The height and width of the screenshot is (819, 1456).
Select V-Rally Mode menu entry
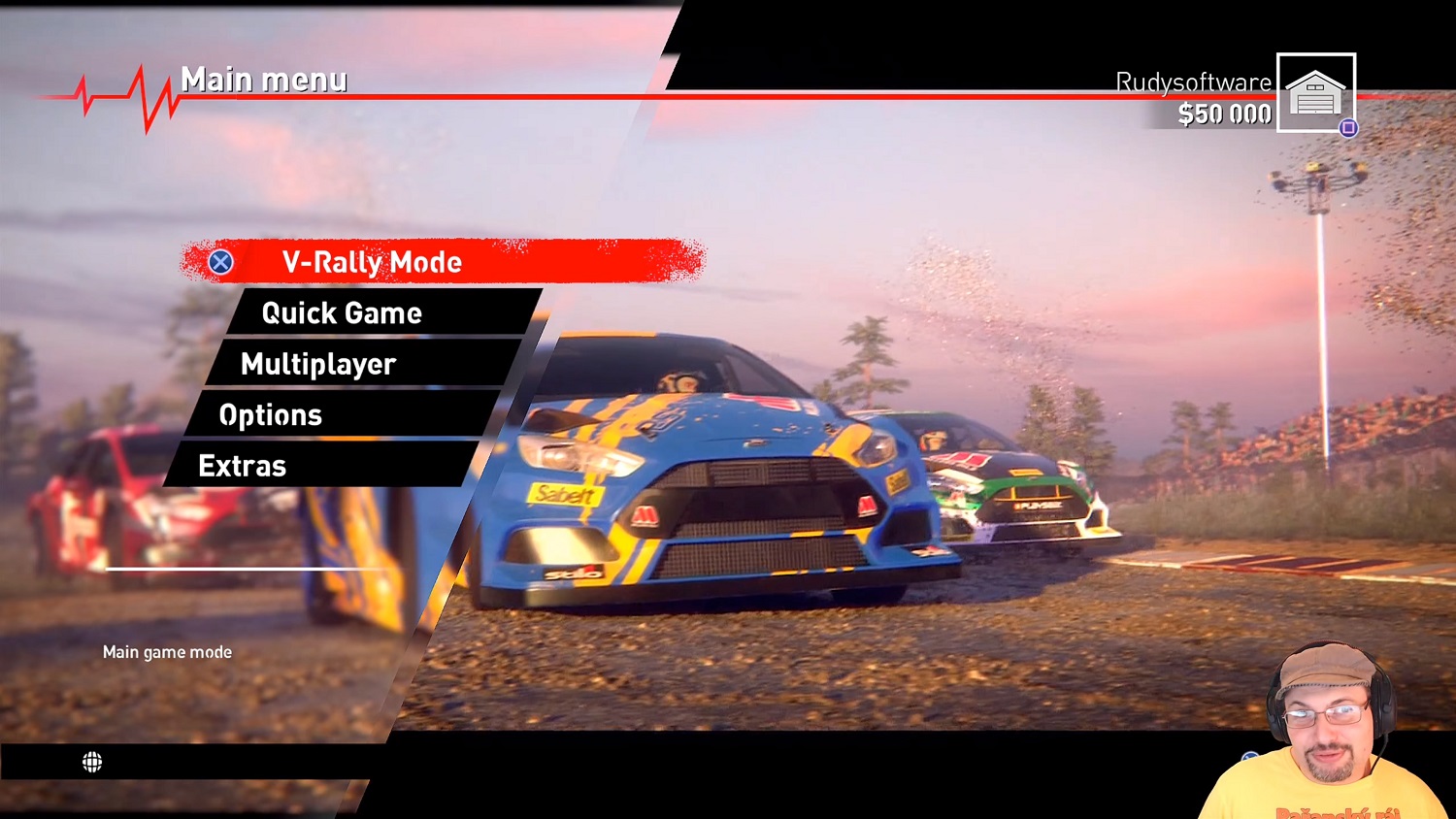pos(442,262)
